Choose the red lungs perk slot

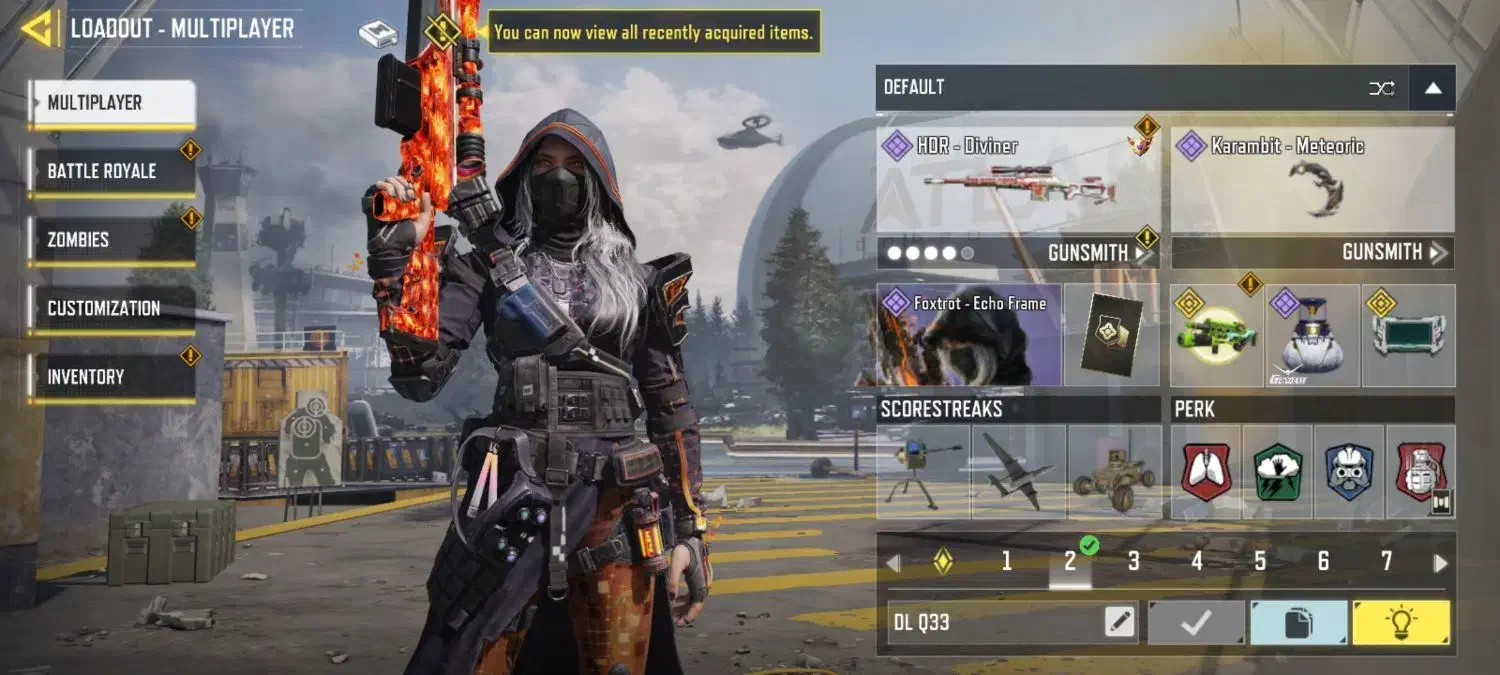(1206, 472)
